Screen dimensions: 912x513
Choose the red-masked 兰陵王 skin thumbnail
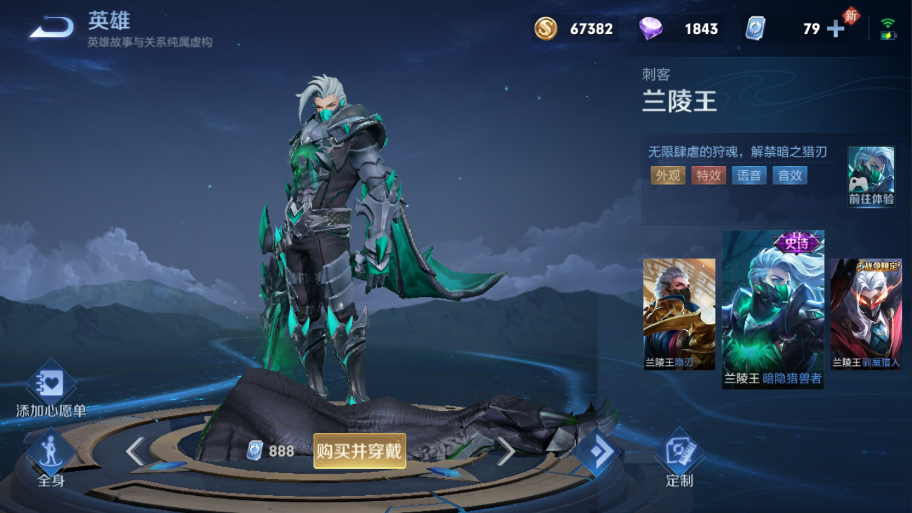[x=866, y=314]
